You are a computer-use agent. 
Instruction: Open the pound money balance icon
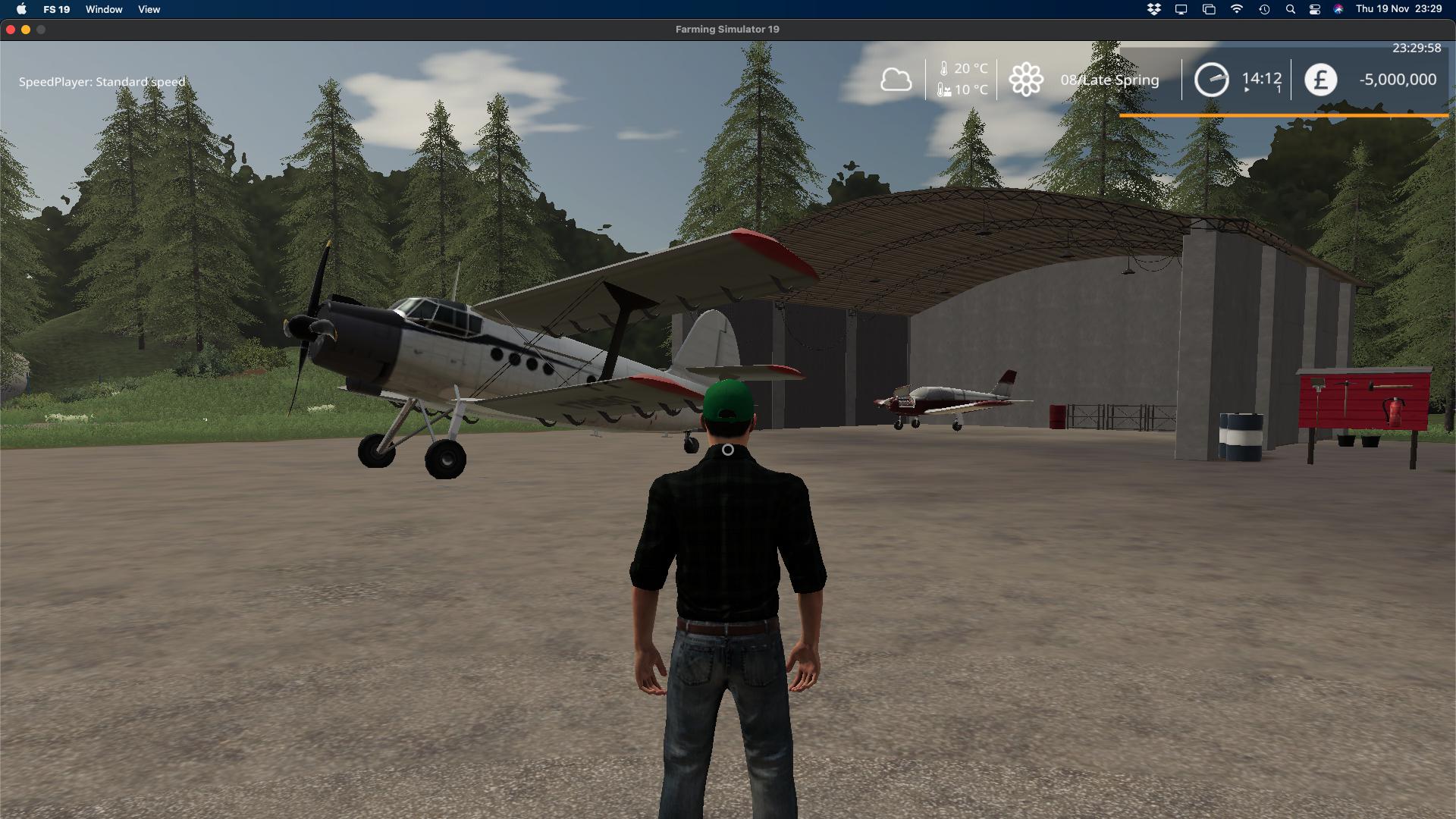pyautogui.click(x=1320, y=80)
